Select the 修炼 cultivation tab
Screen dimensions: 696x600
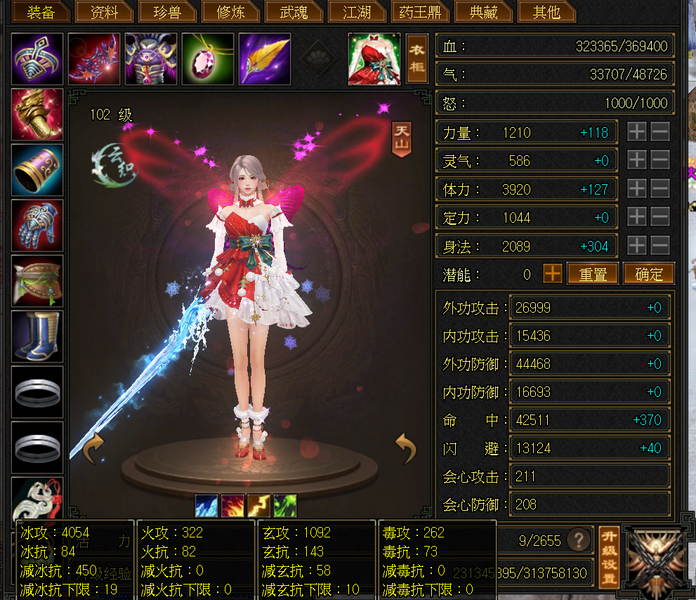(228, 12)
